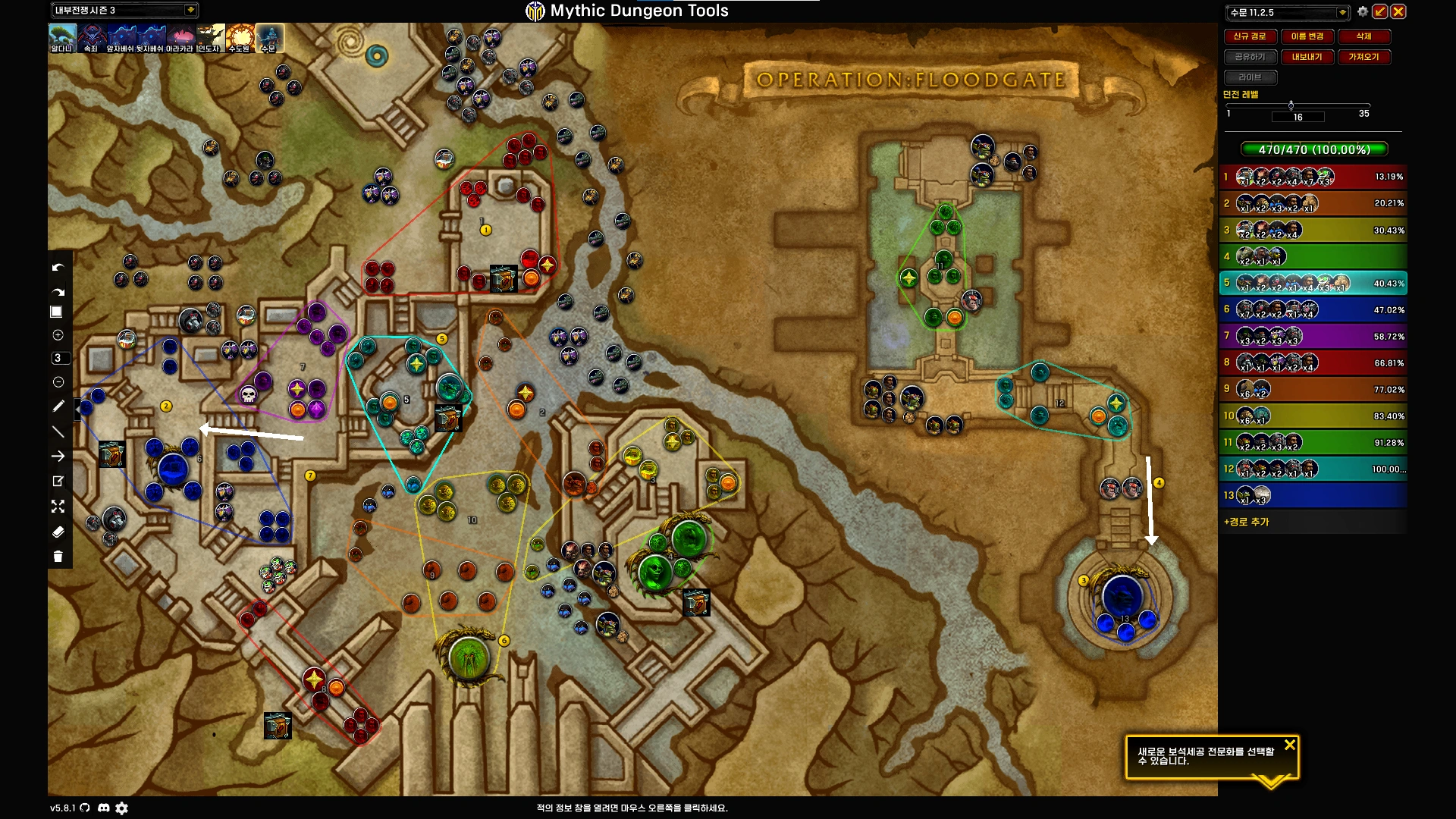Viewport: 1456px width, 819px height.
Task: Open the 수문 11.2.5 route dropdown
Action: pyautogui.click(x=1341, y=12)
